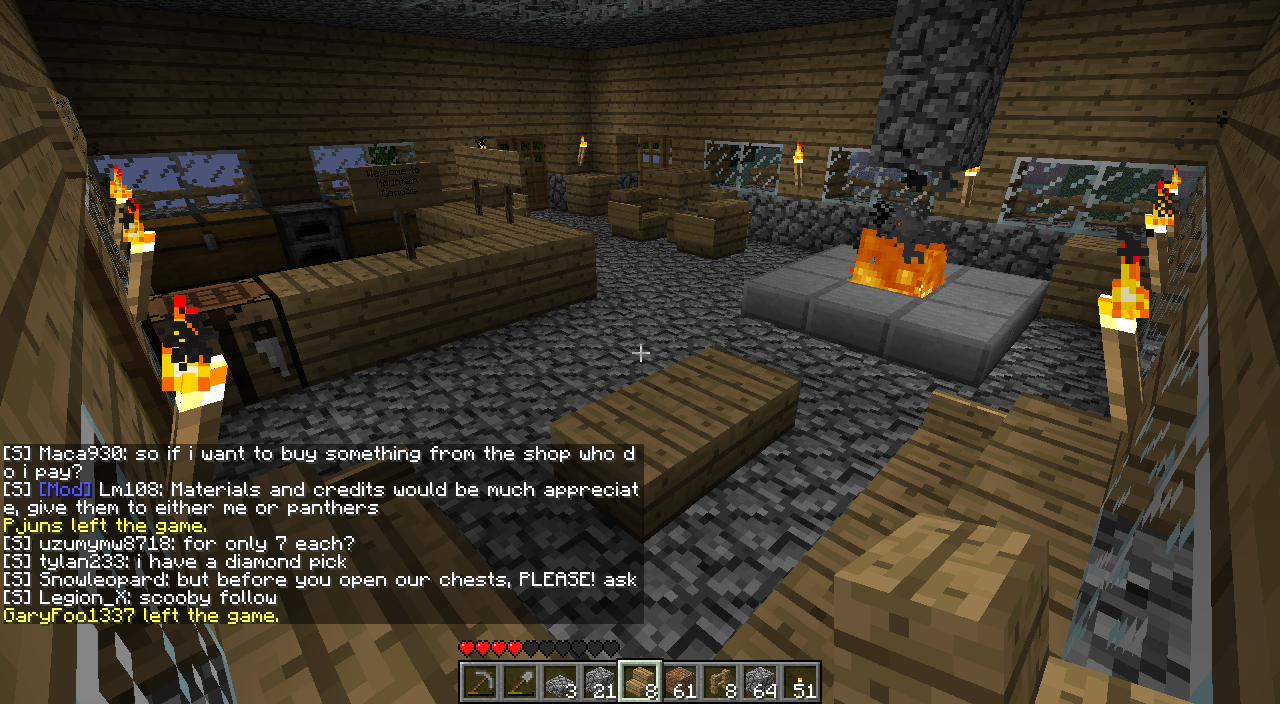This screenshot has width=1280, height=704.
Task: Switch to the dirt block stack
Action: pos(680,682)
